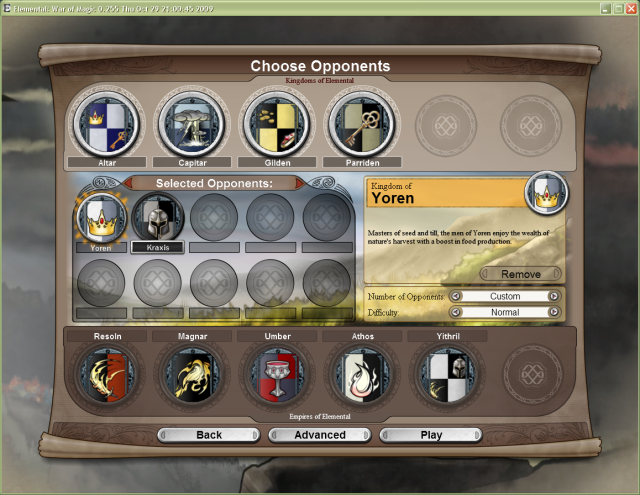The height and width of the screenshot is (495, 640).
Task: Remove the selected opponent Yoren
Action: click(x=520, y=274)
